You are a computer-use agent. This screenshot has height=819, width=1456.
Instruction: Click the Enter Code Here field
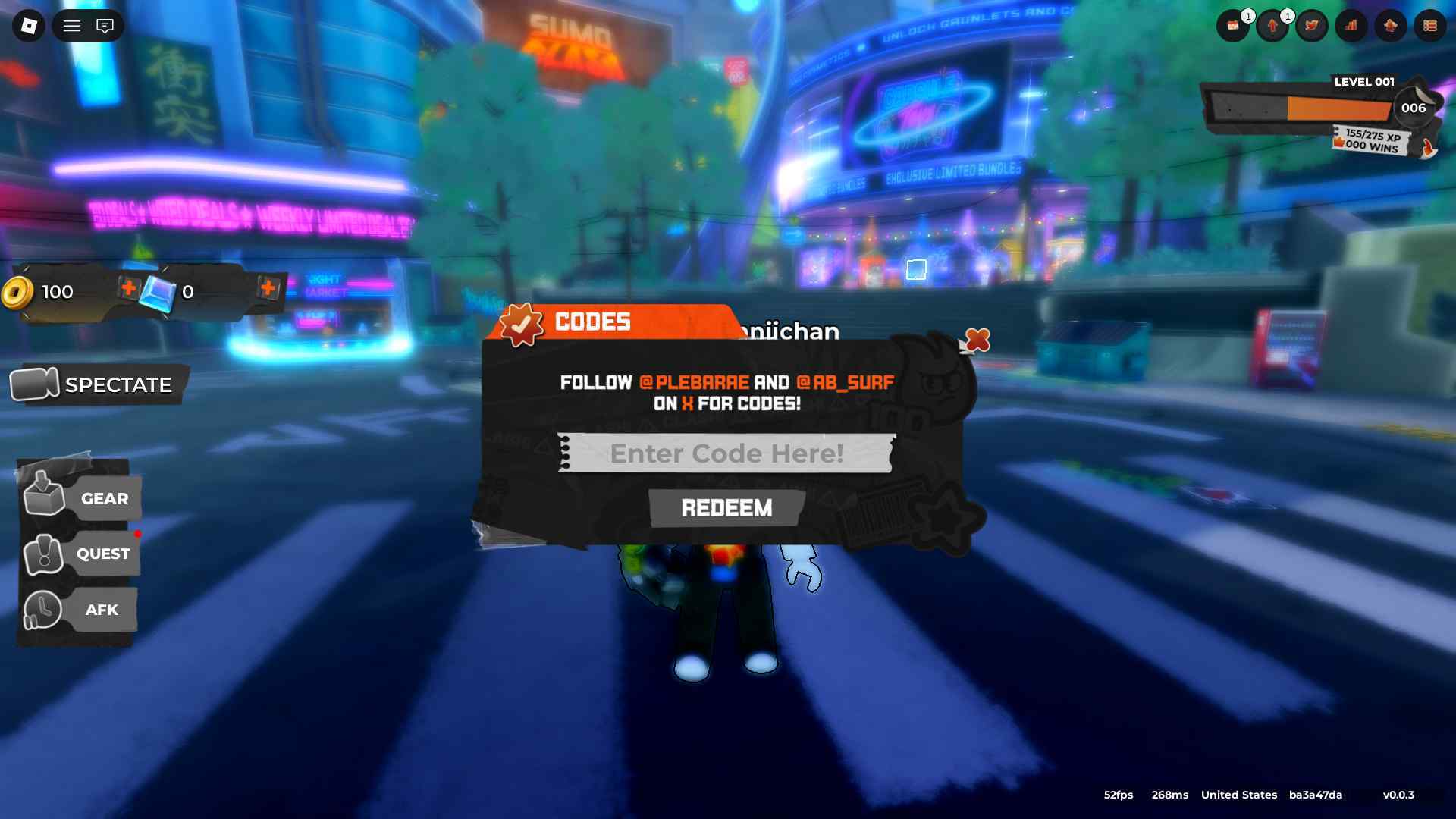726,453
